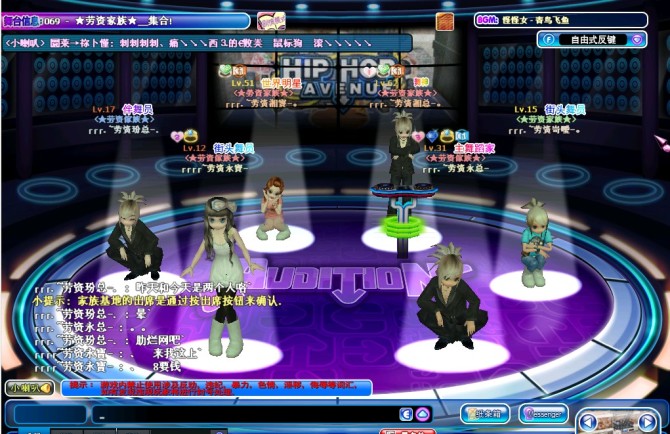Click the pink icon beside the room title
670x434 pixels.
click(x=271, y=20)
